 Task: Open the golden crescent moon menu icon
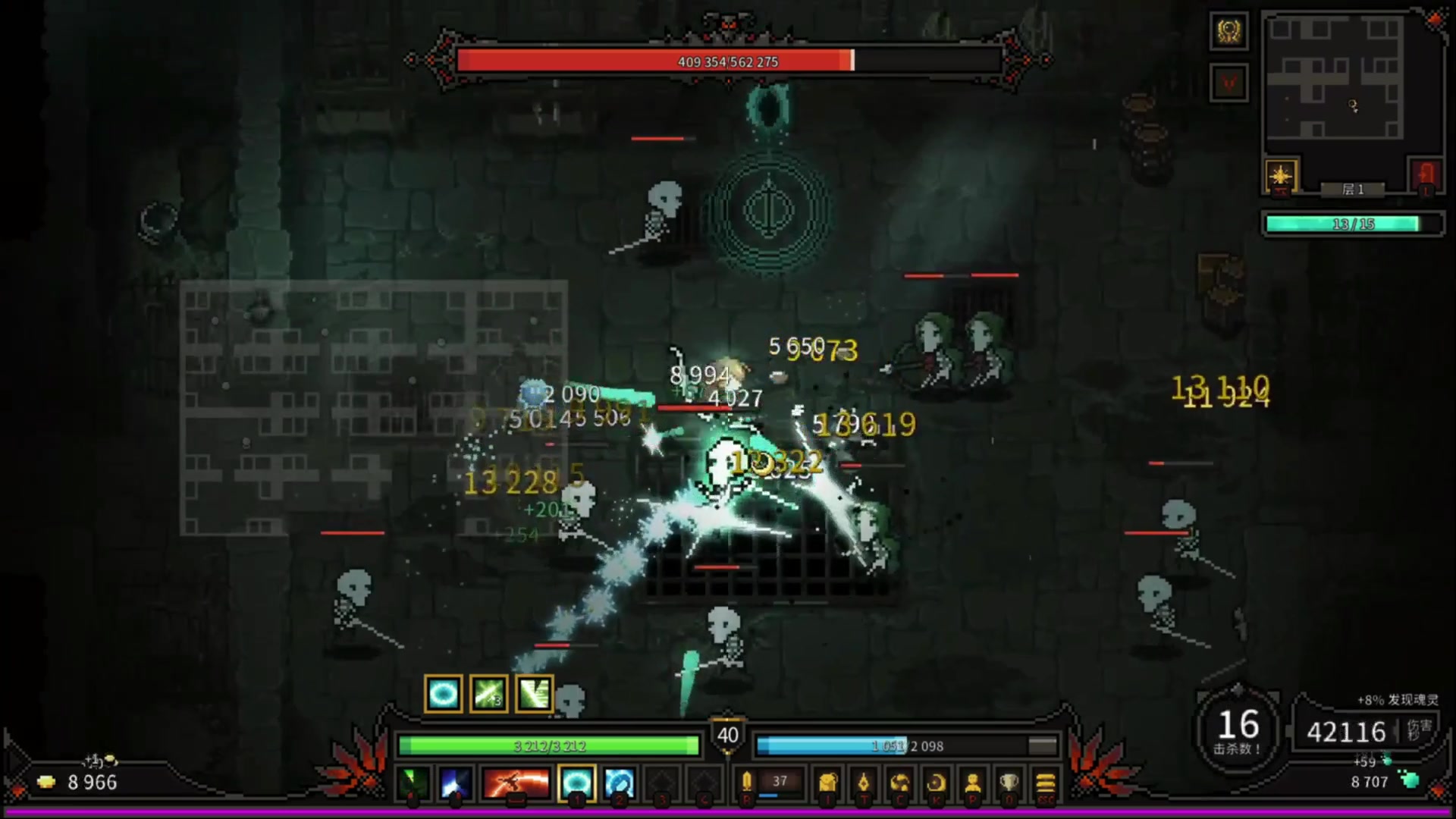[937, 783]
